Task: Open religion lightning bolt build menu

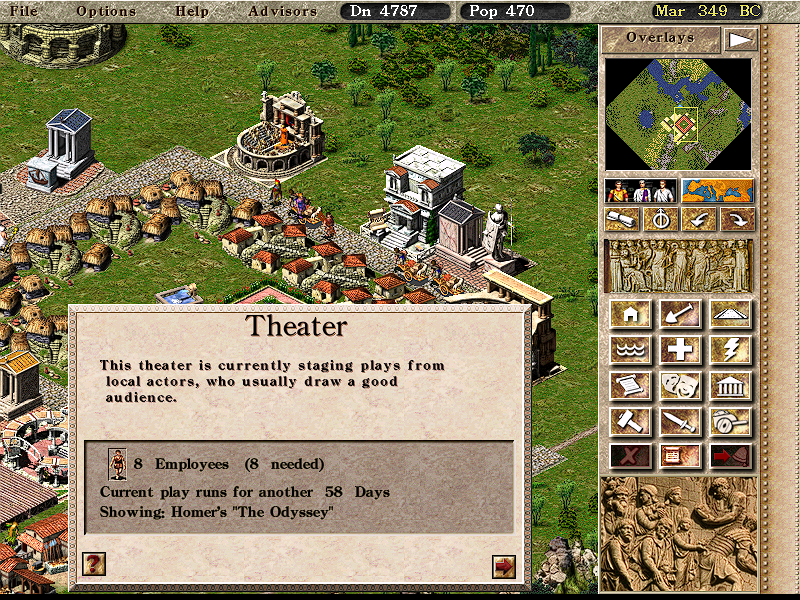Action: pyautogui.click(x=731, y=349)
